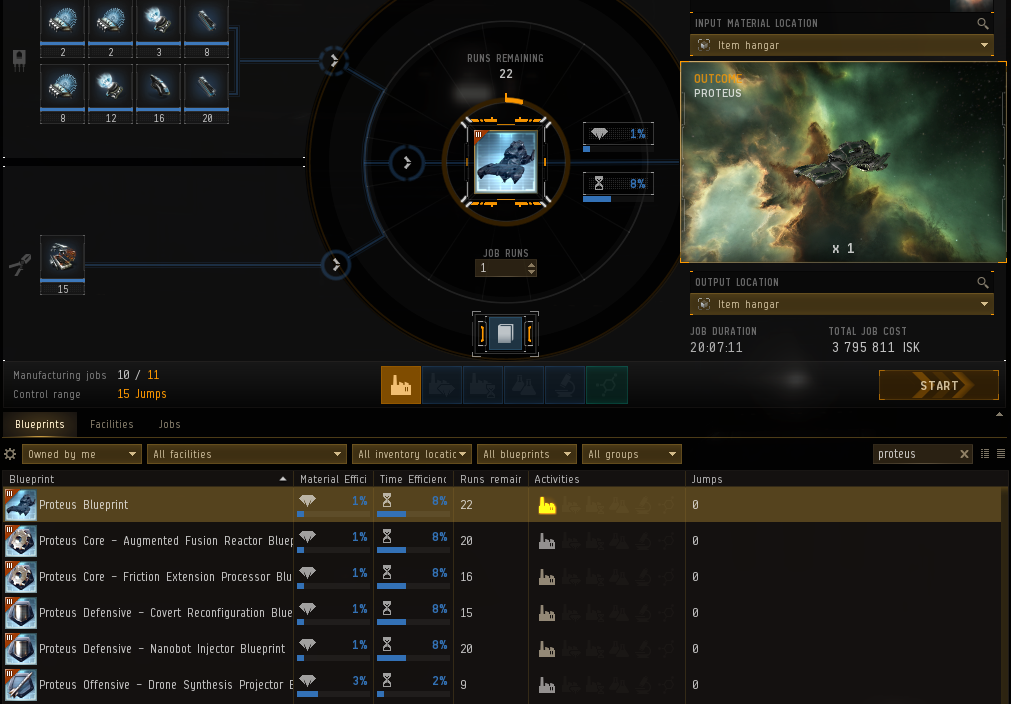Open the blueprint browser settings gear

[11, 454]
